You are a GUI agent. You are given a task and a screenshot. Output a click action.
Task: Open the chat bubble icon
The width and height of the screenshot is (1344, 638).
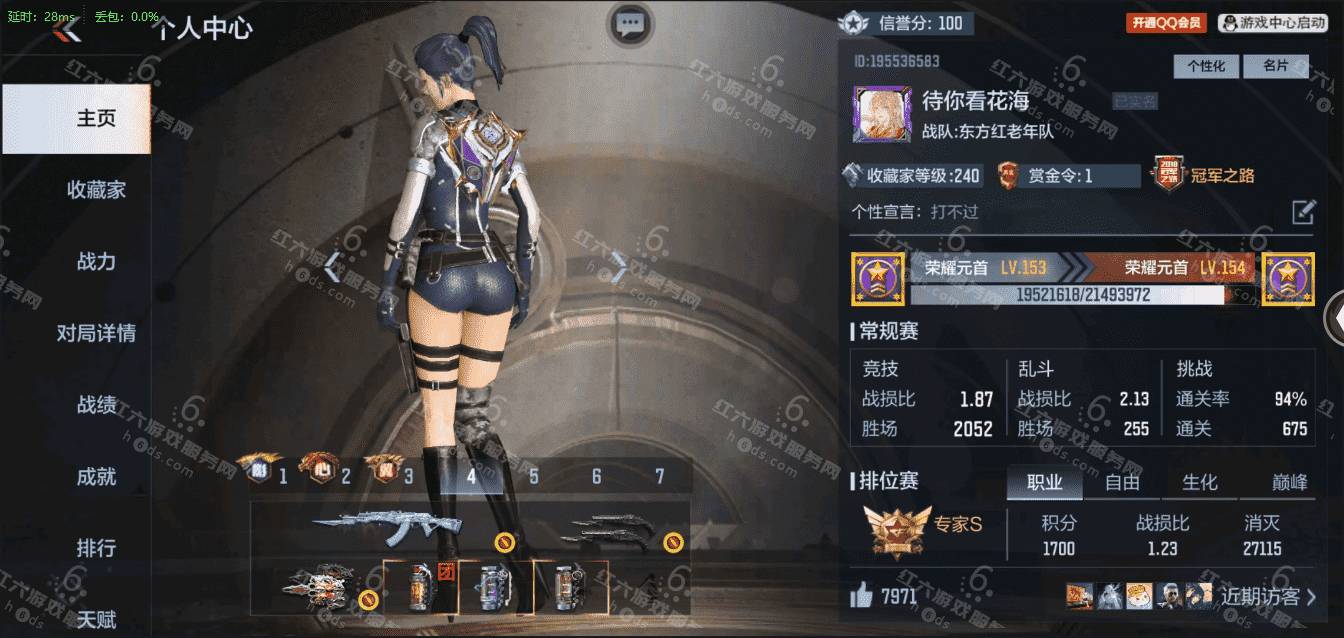coord(629,24)
